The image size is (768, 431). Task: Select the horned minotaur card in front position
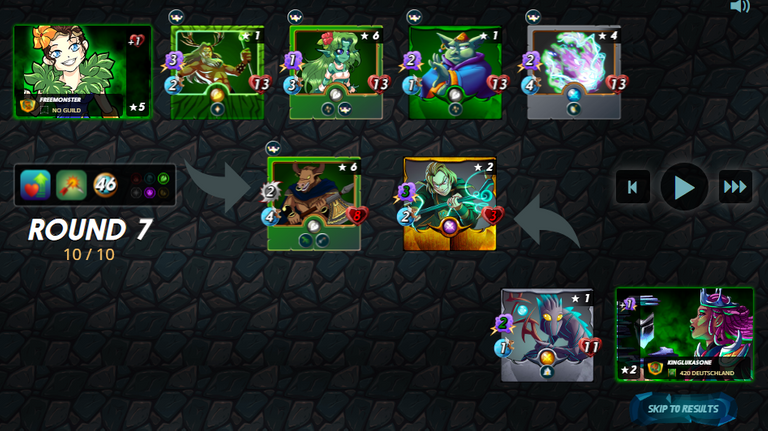314,204
